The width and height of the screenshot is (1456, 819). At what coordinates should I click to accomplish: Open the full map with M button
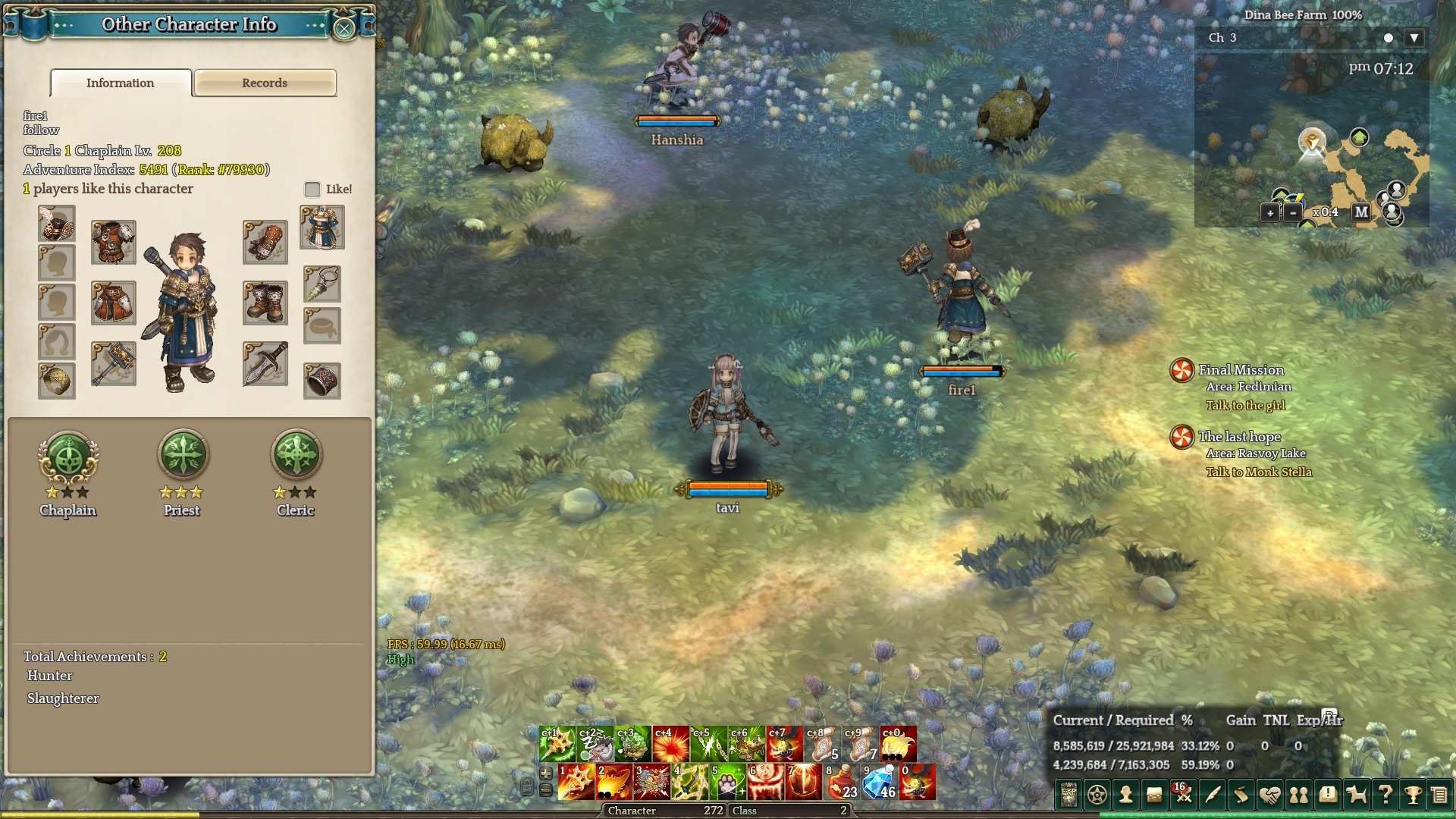tap(1361, 212)
